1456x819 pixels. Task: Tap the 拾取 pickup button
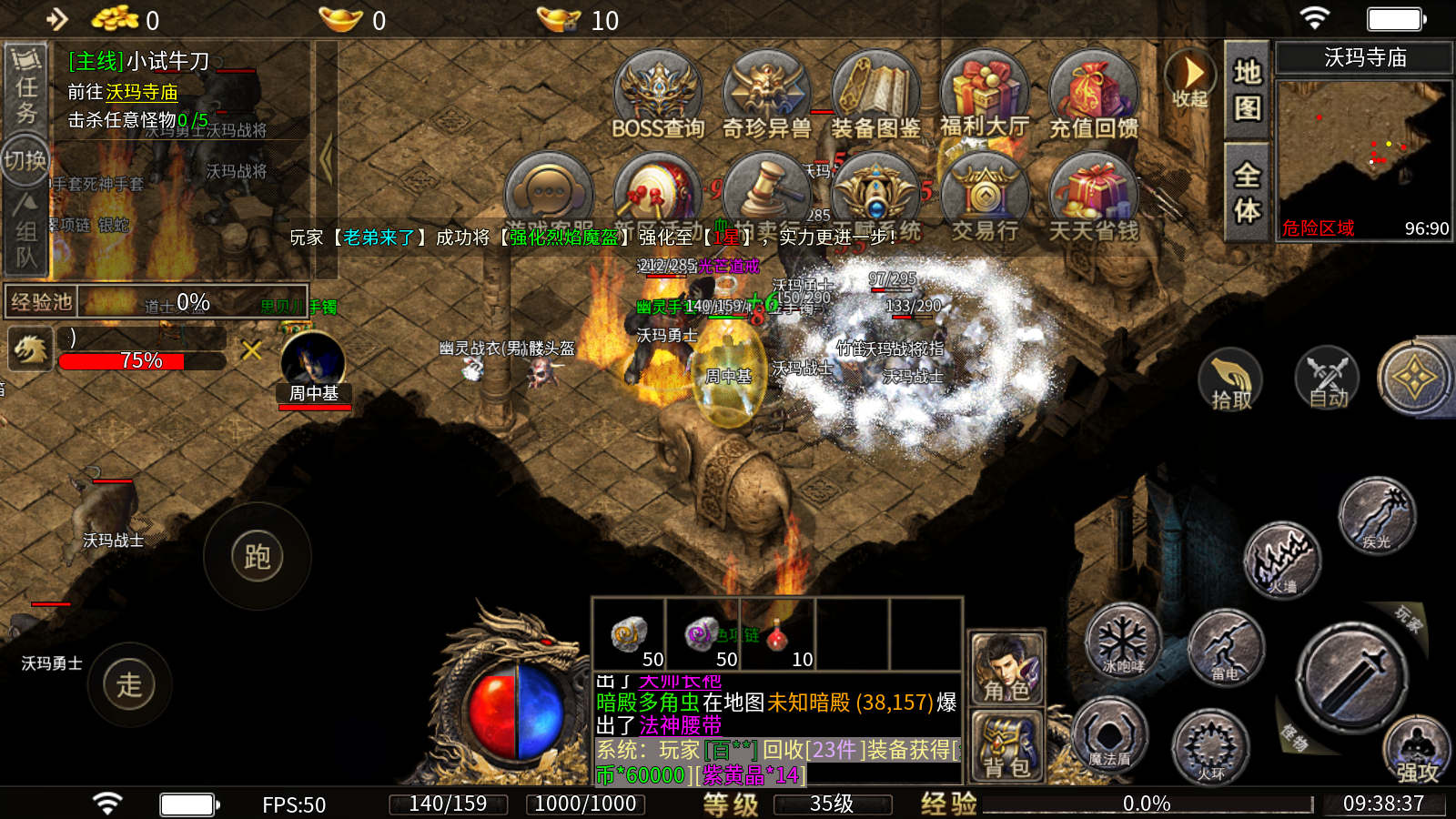(x=1230, y=380)
